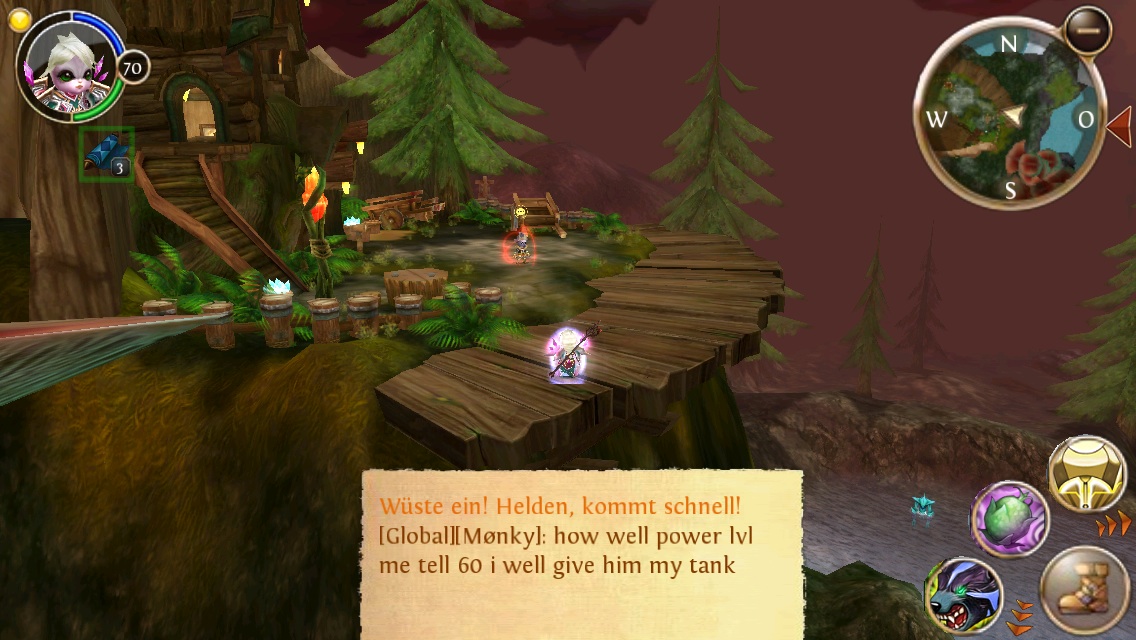Select the blue scroll item with count 3
The width and height of the screenshot is (1136, 640).
[x=106, y=155]
